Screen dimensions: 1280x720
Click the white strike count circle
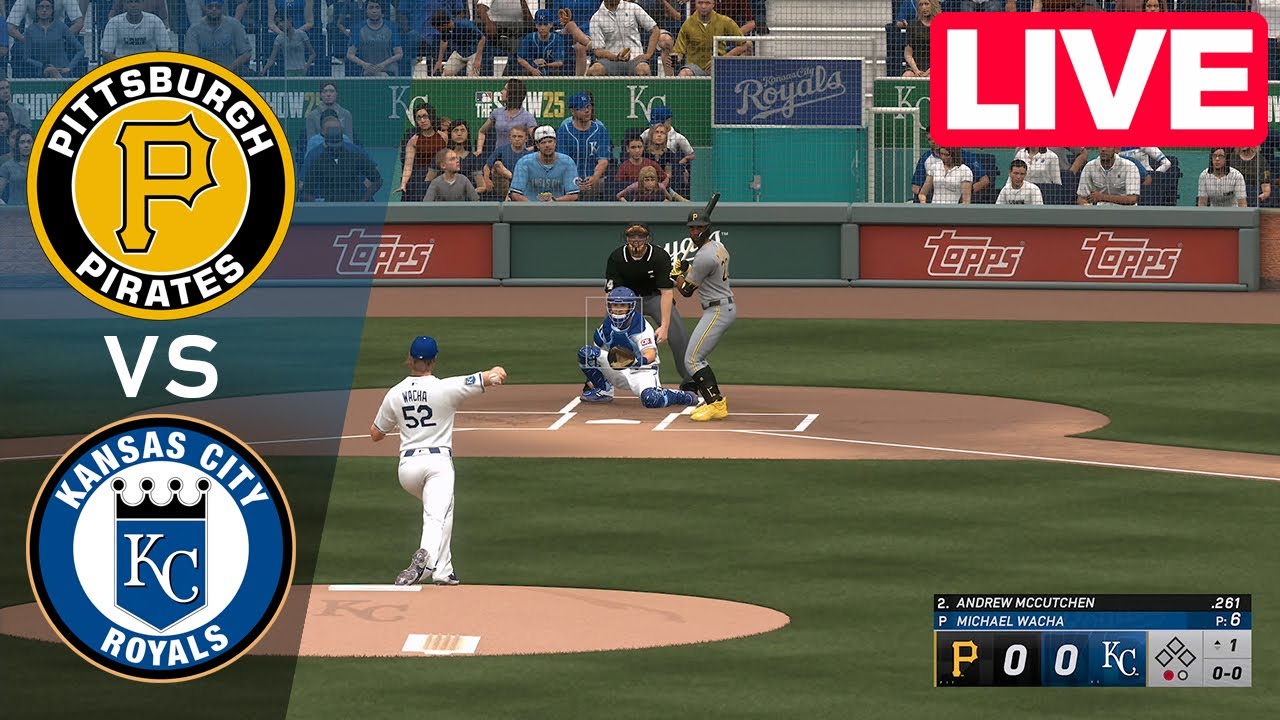point(1183,673)
